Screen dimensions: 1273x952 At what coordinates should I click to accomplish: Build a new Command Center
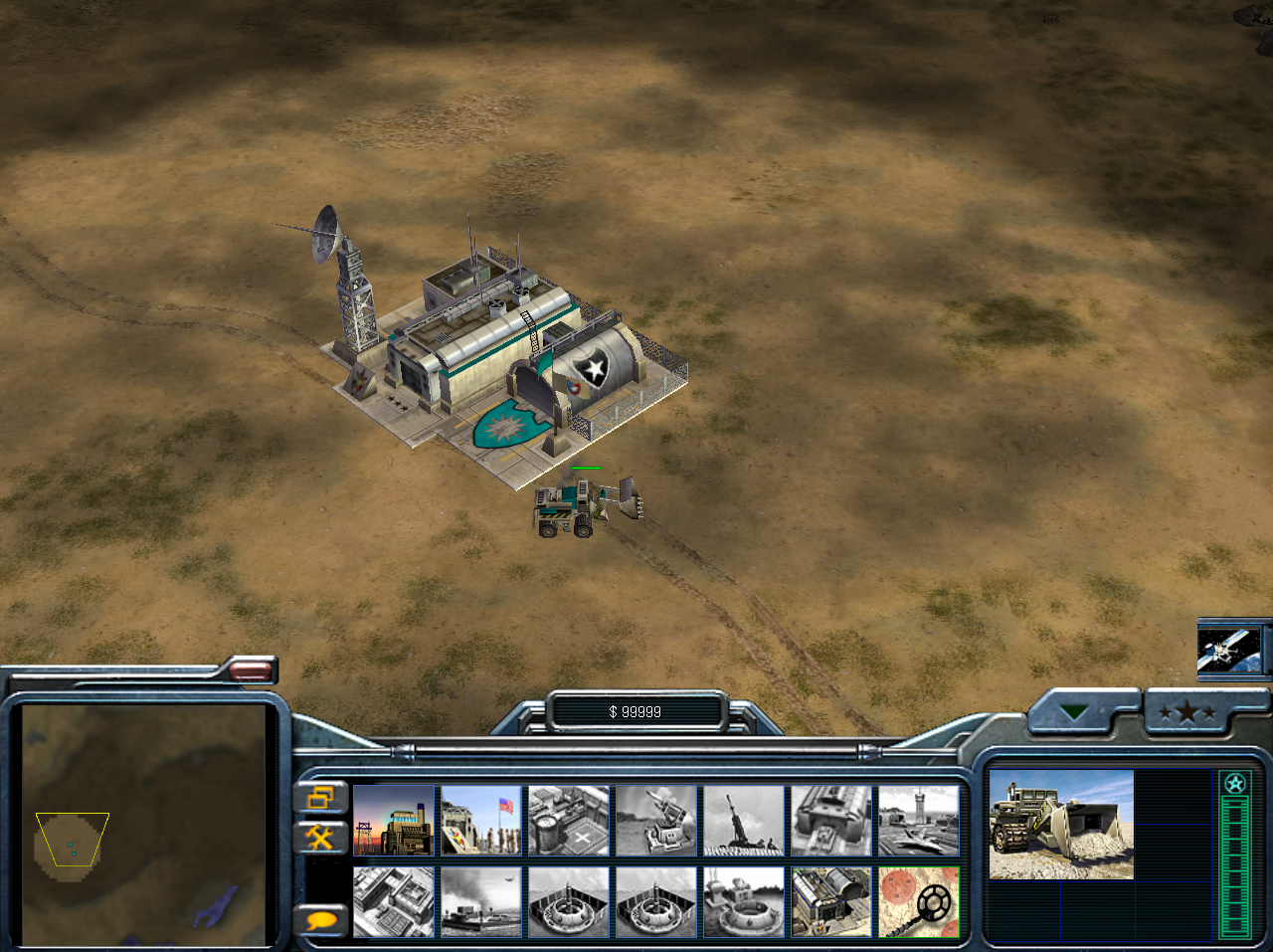click(x=831, y=902)
